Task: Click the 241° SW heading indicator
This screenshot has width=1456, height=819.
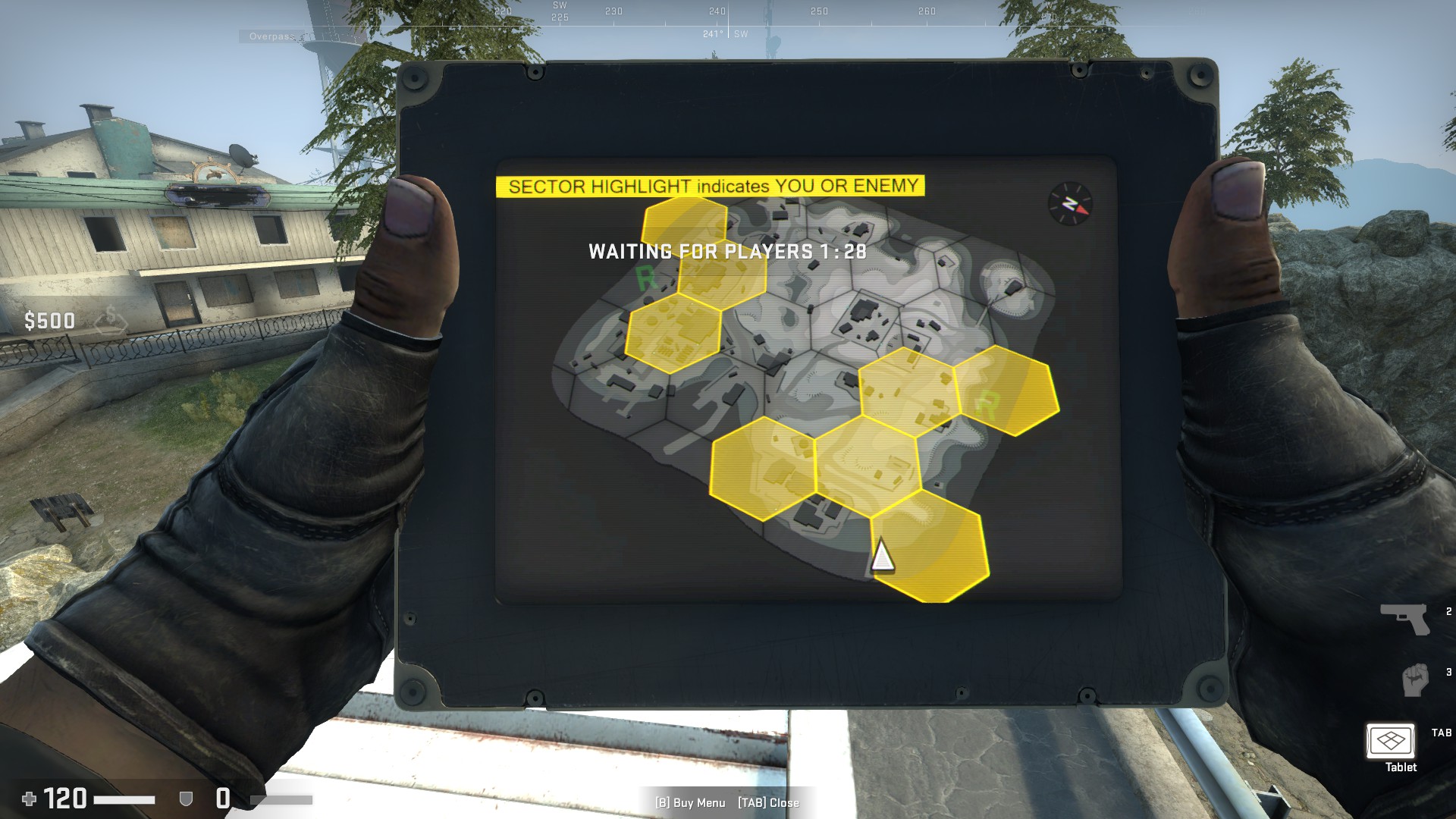Action: pyautogui.click(x=720, y=33)
